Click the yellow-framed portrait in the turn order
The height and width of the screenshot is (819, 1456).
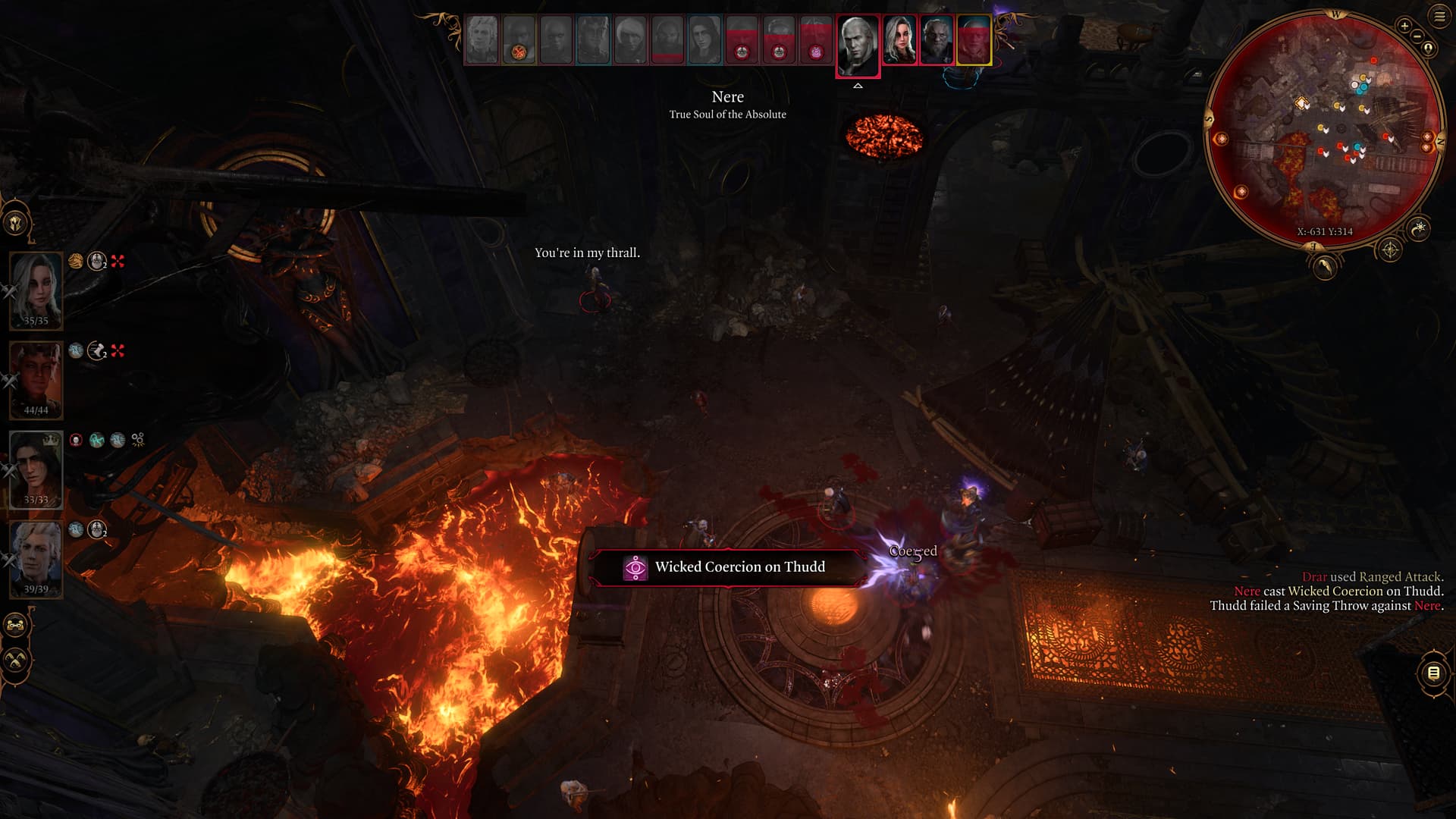[974, 40]
